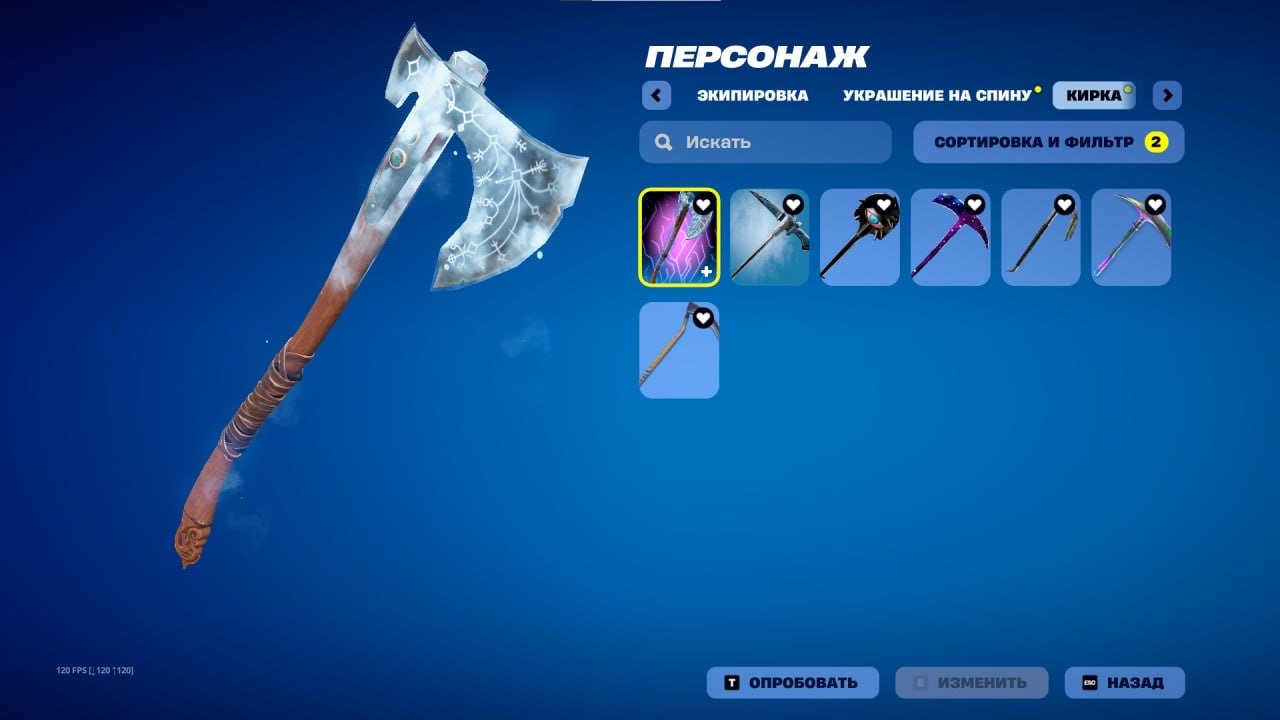Click the heart on the eyeball scythe pickaxe
Image resolution: width=1280 pixels, height=720 pixels.
pos(884,202)
